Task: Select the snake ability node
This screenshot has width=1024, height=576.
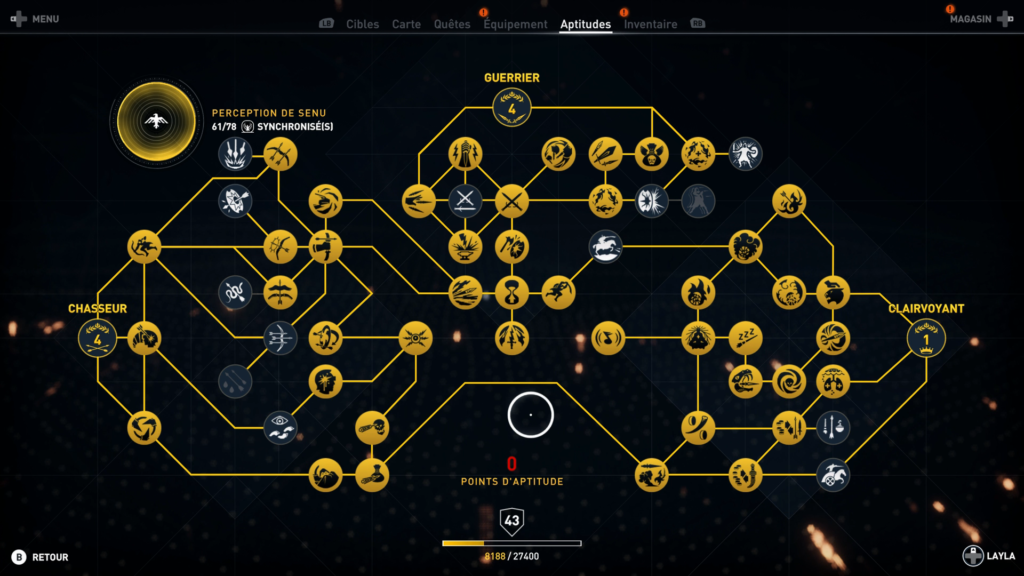Action: [234, 293]
